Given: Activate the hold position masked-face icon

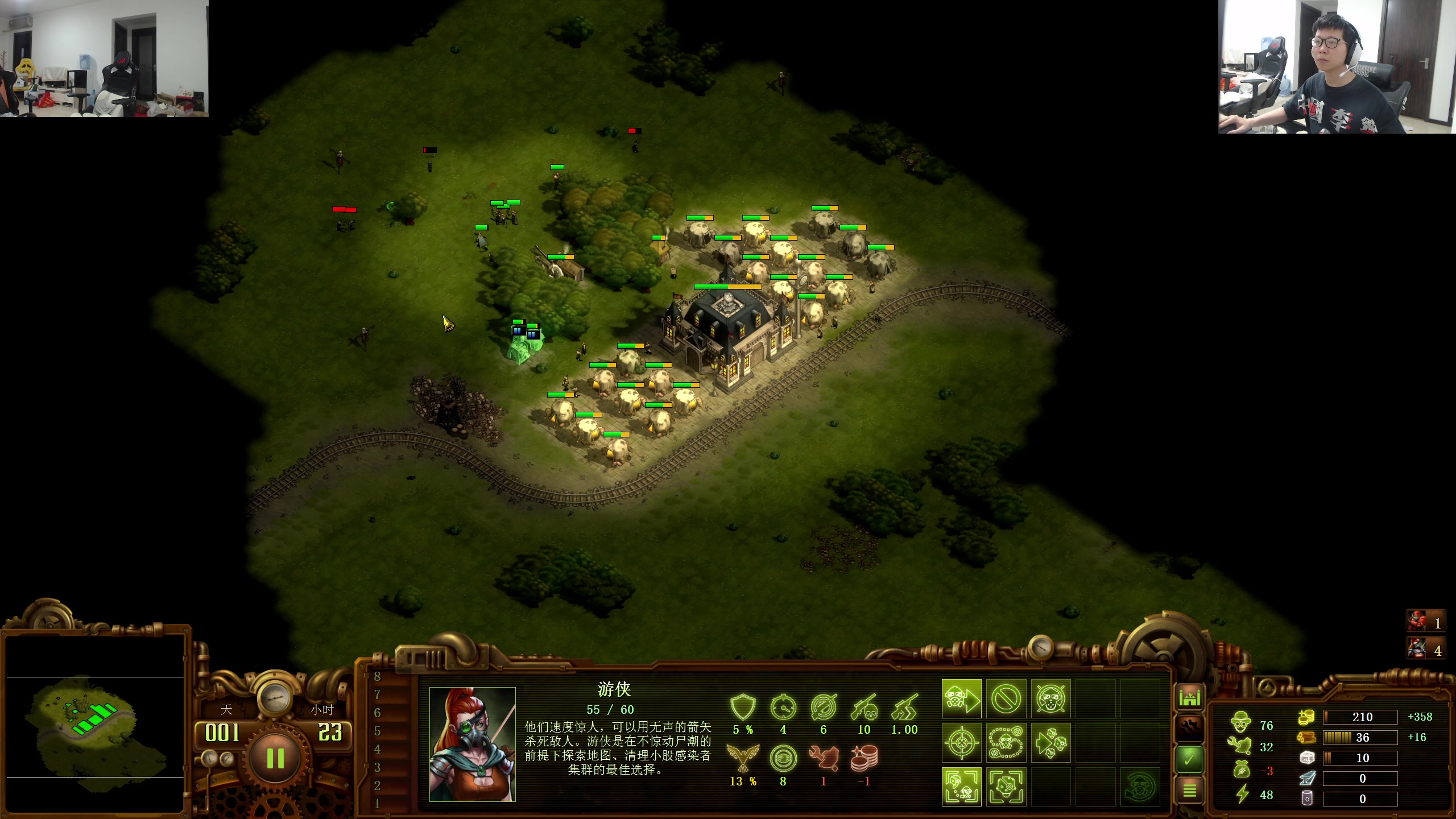Looking at the screenshot, I should (x=1050, y=698).
